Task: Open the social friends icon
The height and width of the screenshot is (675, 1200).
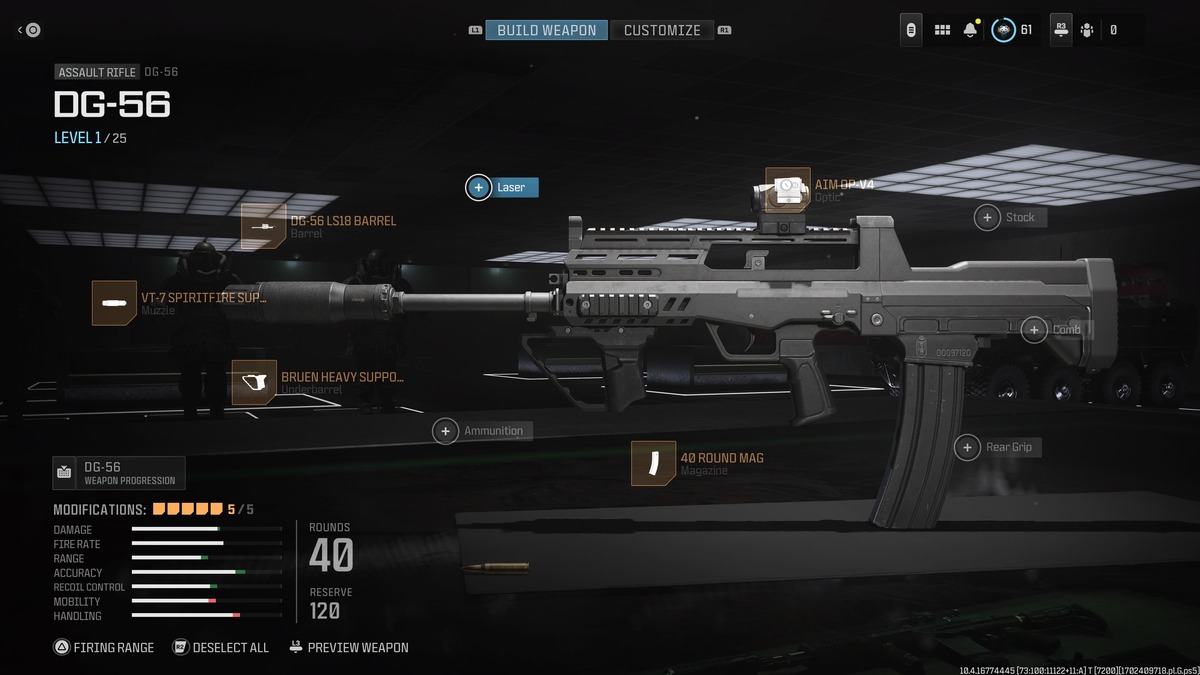Action: pos(1087,30)
